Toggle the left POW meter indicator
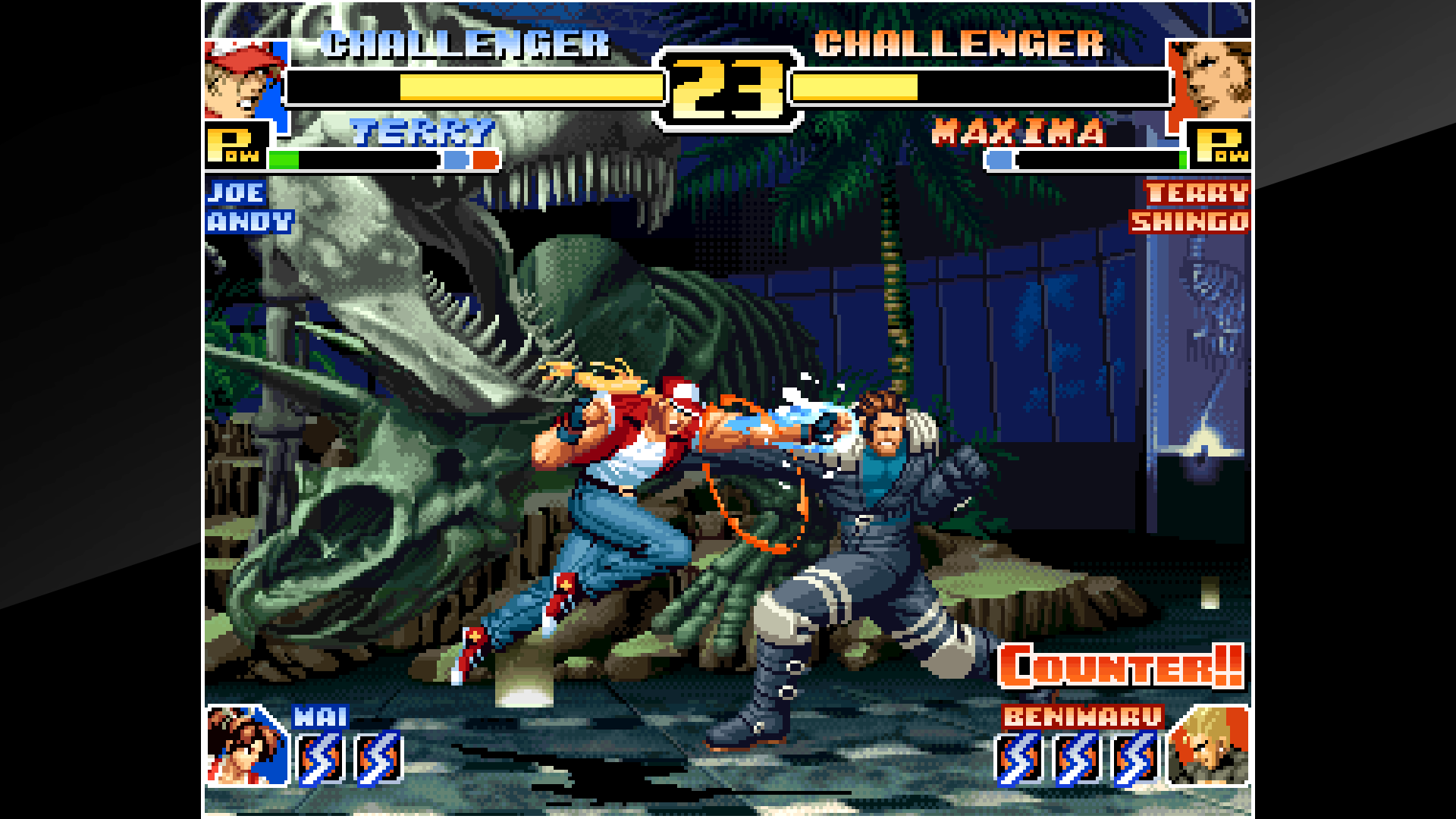Viewport: 1456px width, 819px height. [x=235, y=146]
